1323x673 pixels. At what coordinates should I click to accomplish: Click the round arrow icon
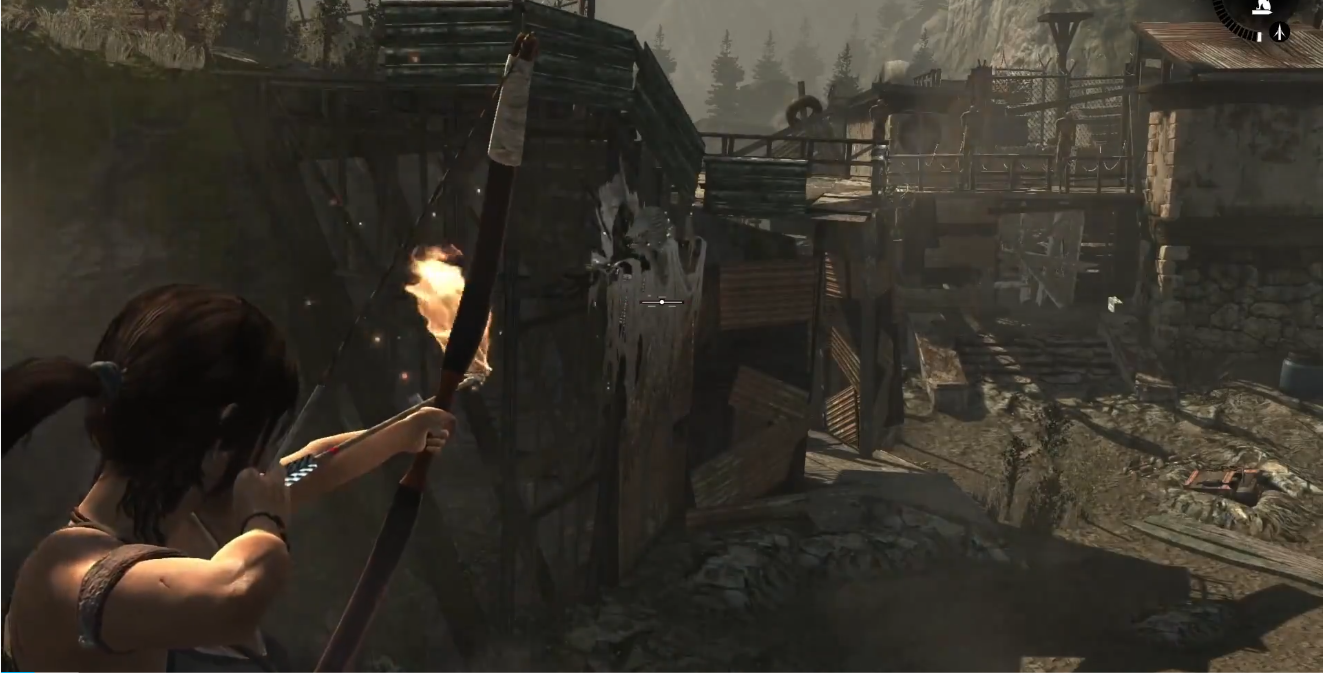click(x=1281, y=32)
